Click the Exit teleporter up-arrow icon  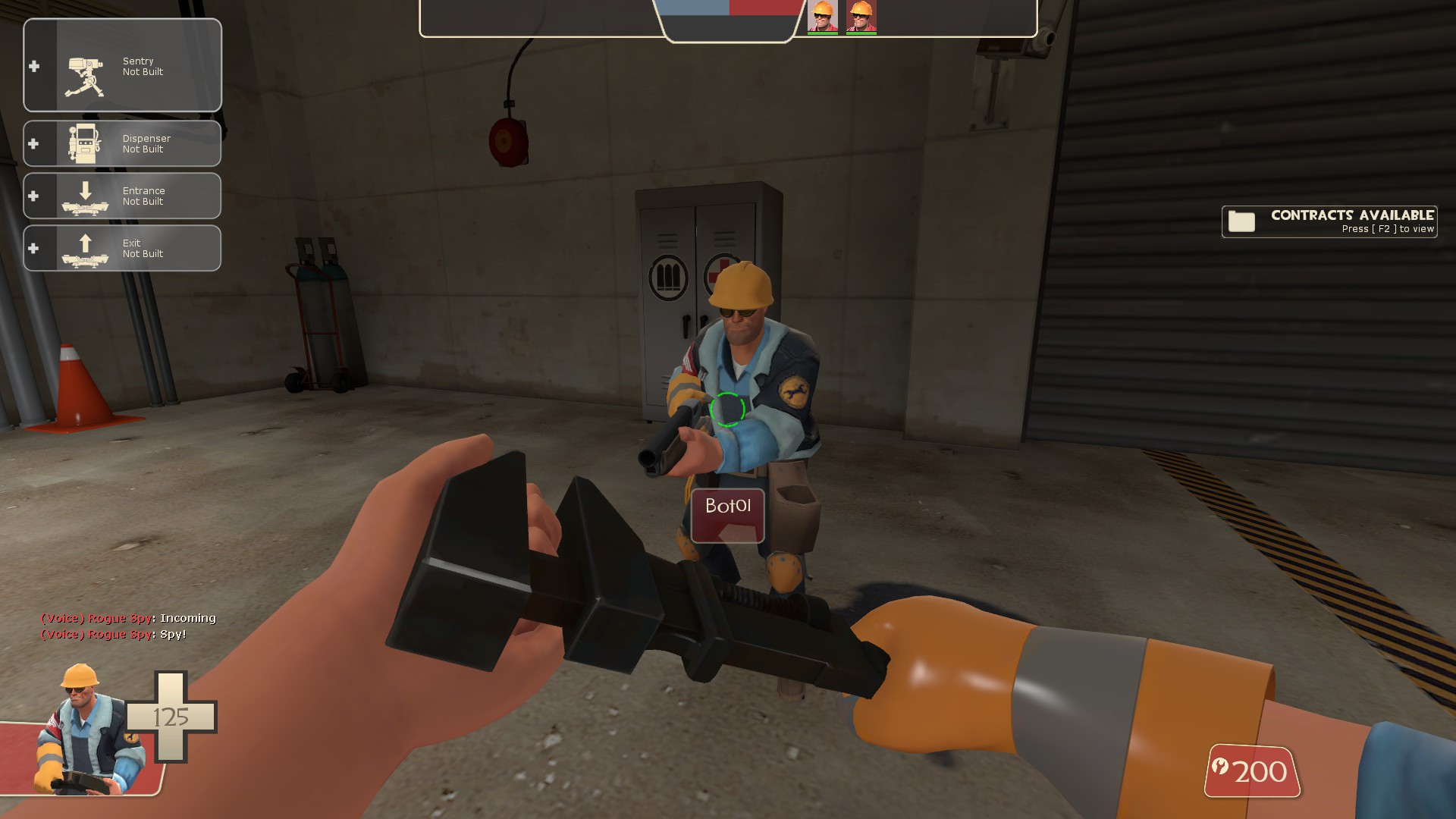pos(83,248)
